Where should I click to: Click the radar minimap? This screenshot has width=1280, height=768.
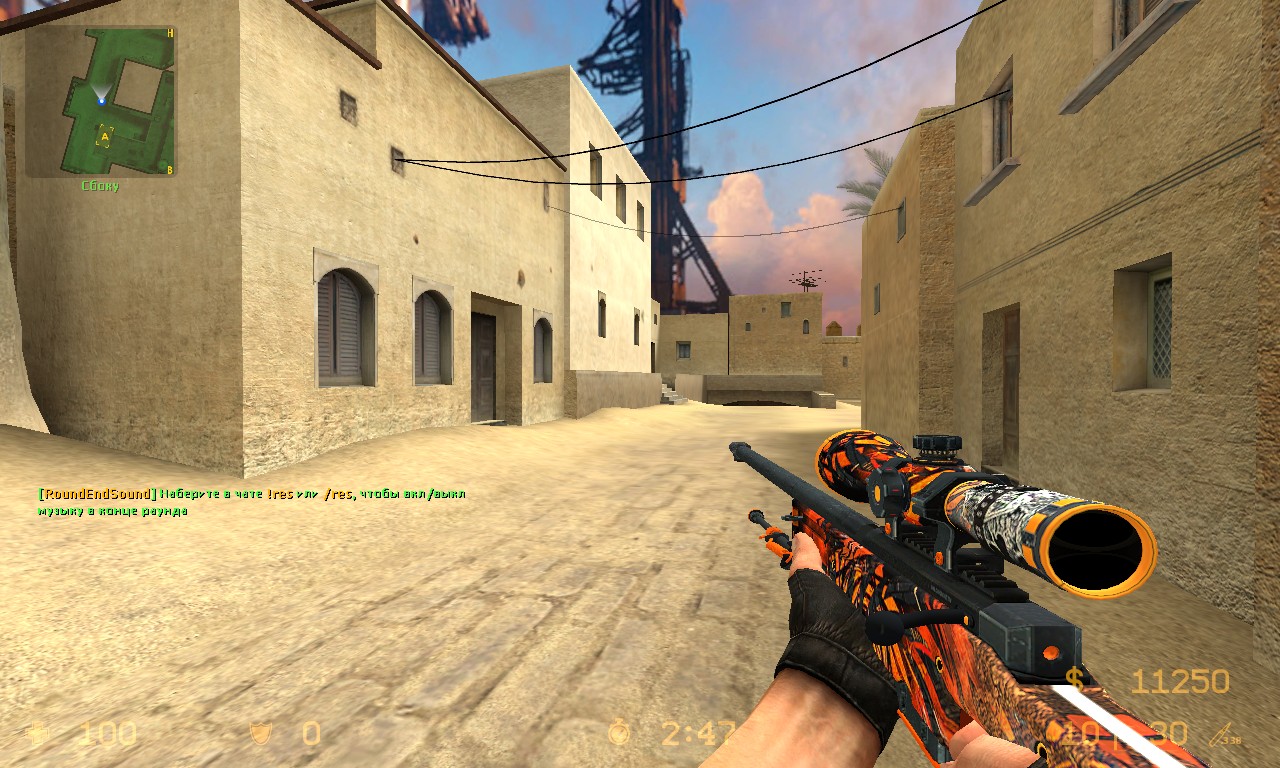100,102
